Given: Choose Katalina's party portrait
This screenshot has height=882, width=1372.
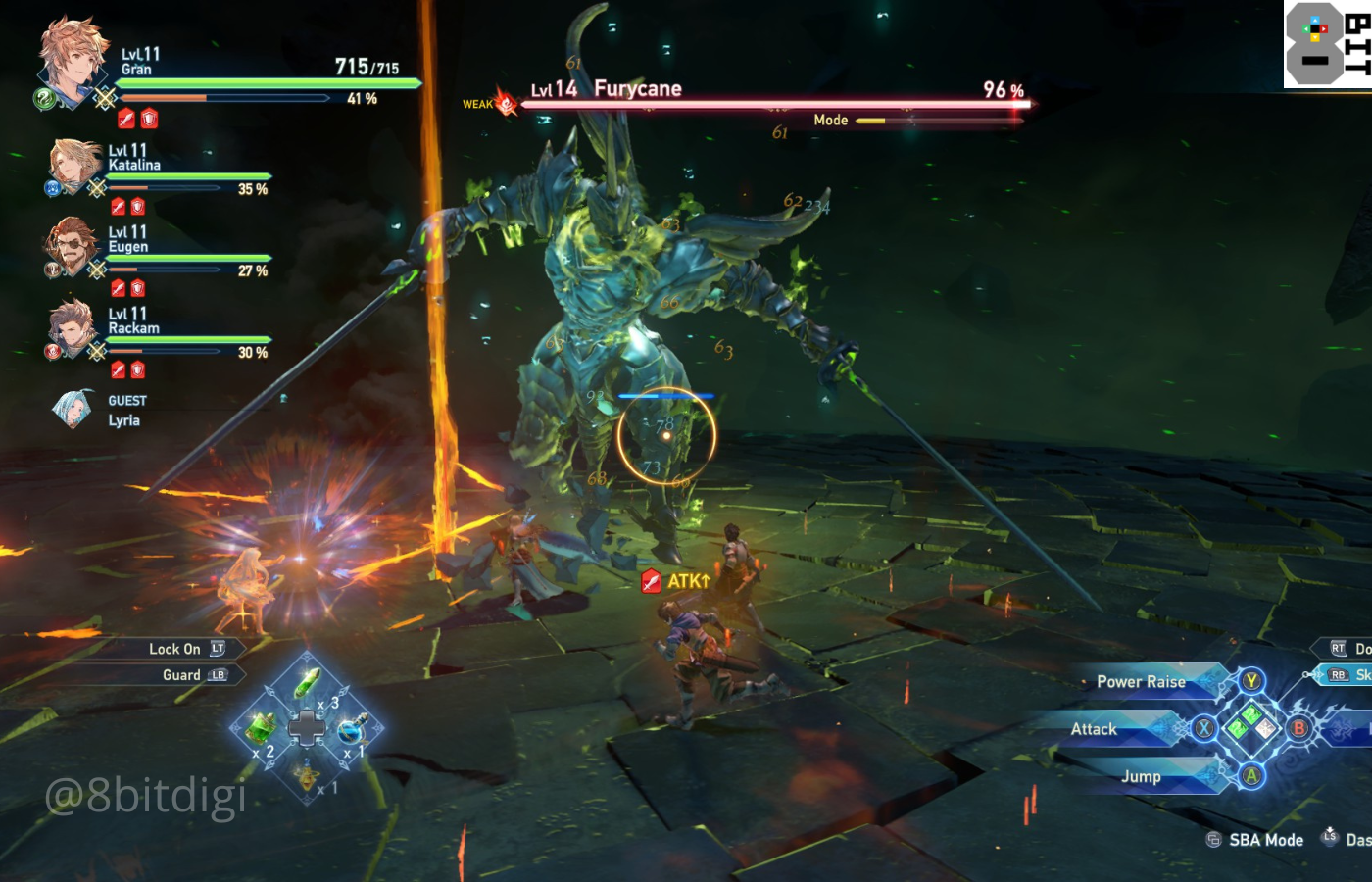Looking at the screenshot, I should [x=75, y=164].
